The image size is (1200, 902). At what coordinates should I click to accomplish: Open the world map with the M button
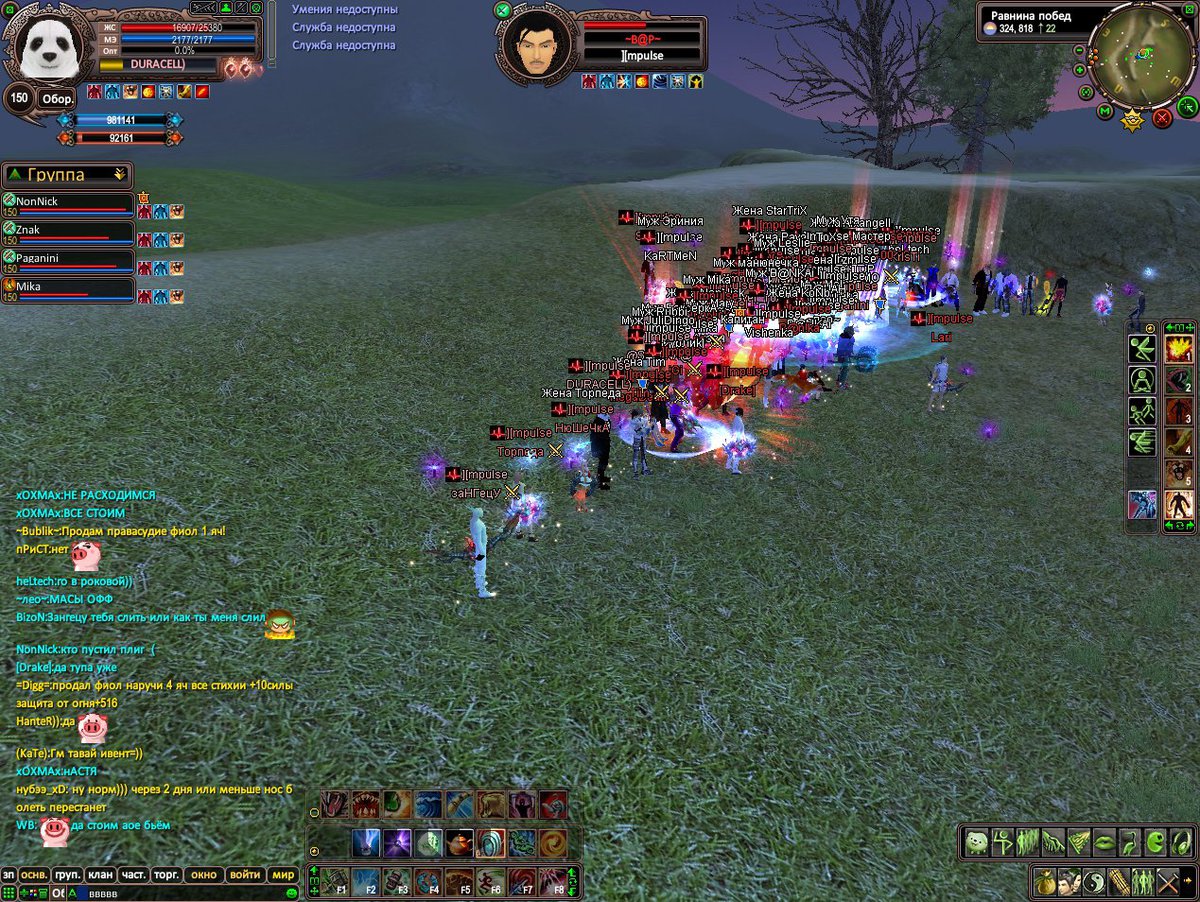1105,111
